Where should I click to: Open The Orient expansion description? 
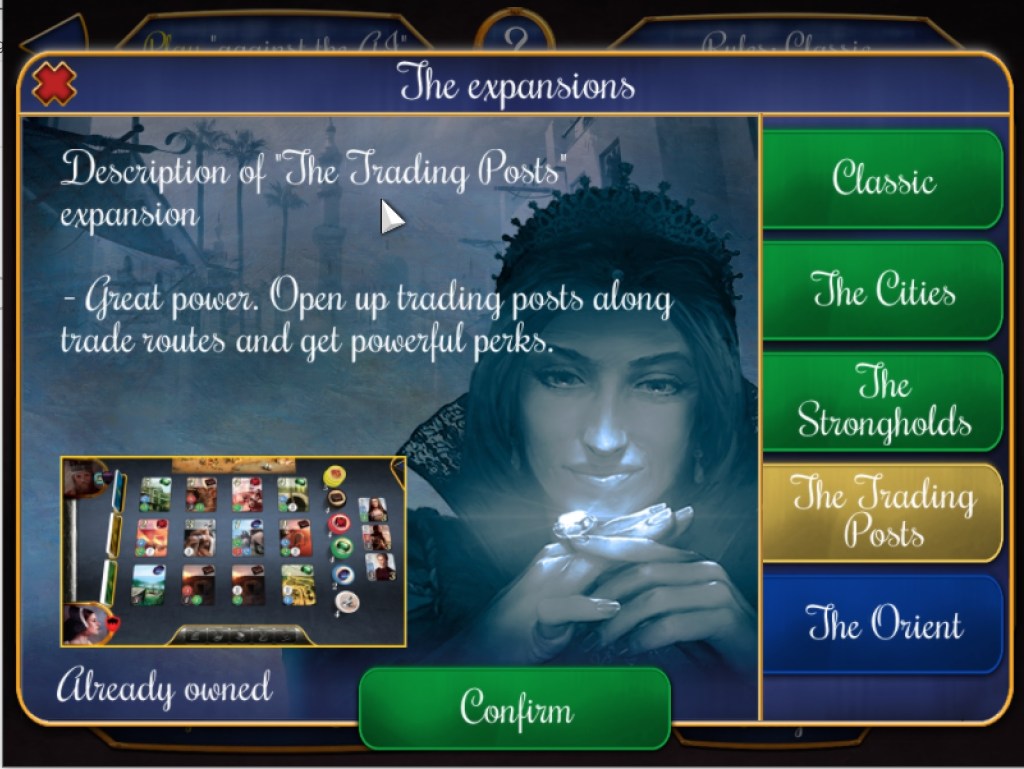(x=883, y=624)
